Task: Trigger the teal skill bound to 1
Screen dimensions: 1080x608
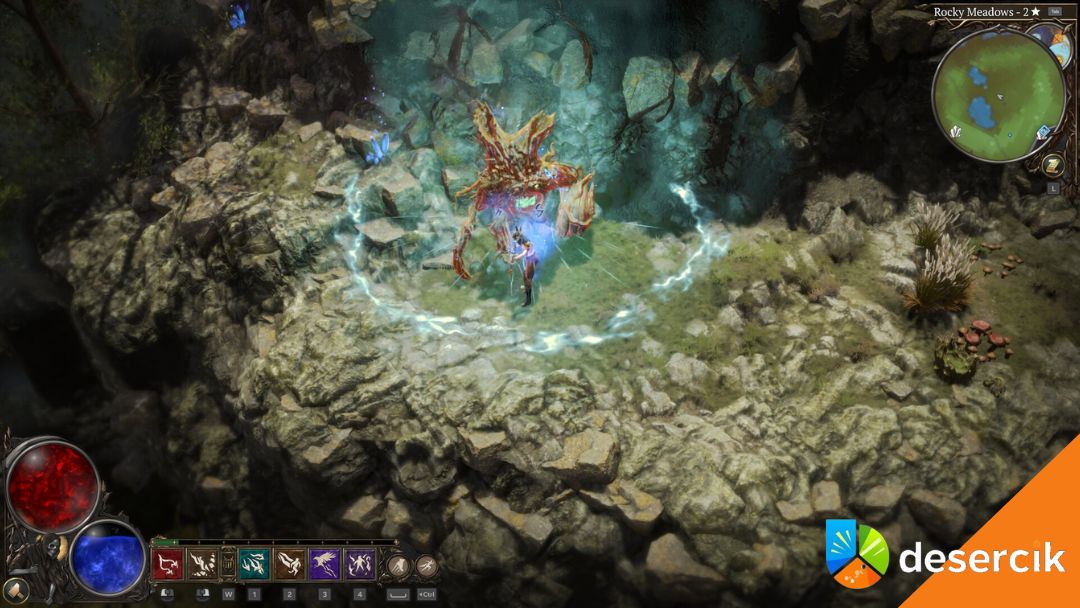Action: (x=254, y=565)
